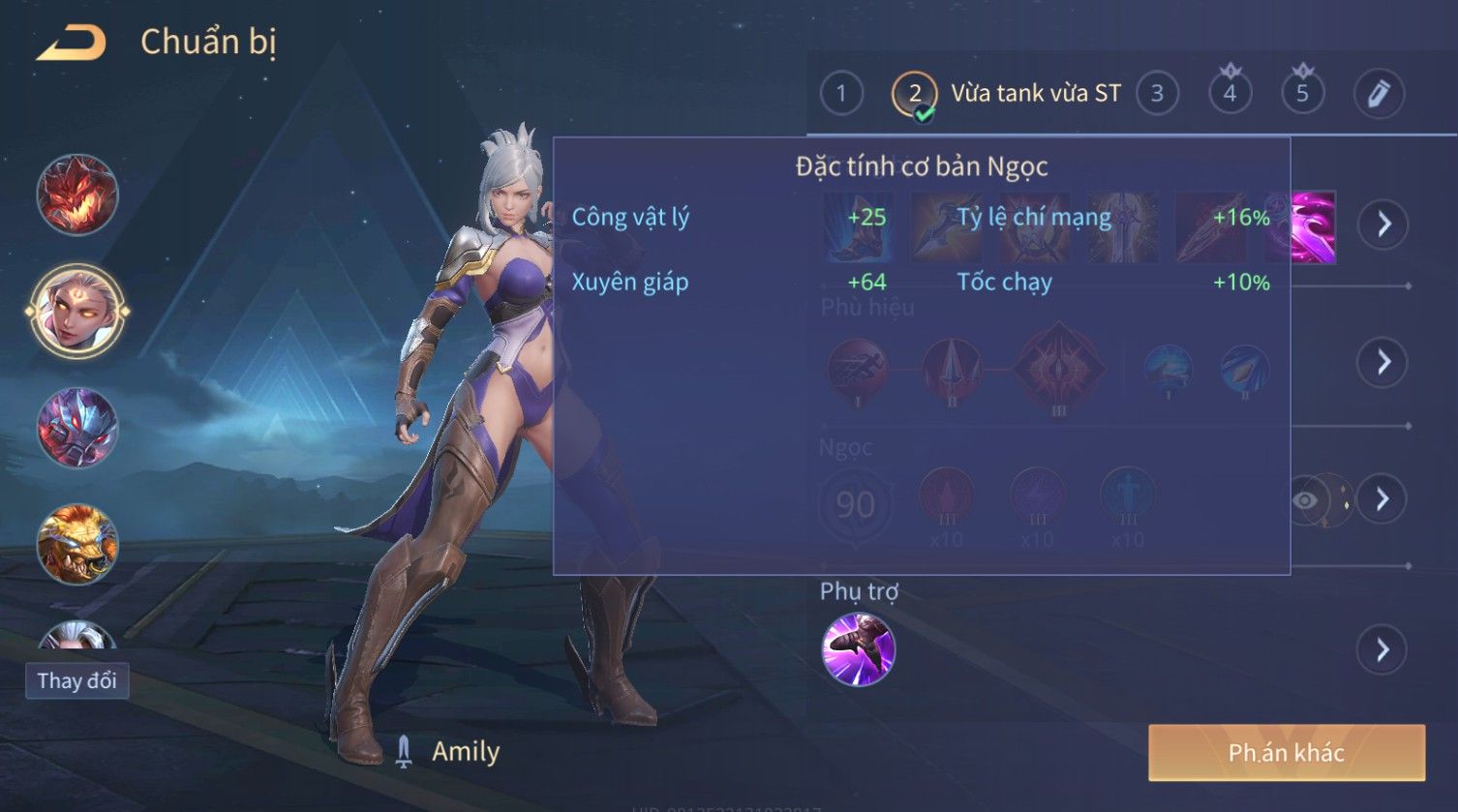Edit the preset name with the pencil icon
Screen dimensions: 1458x812
pos(1378,94)
